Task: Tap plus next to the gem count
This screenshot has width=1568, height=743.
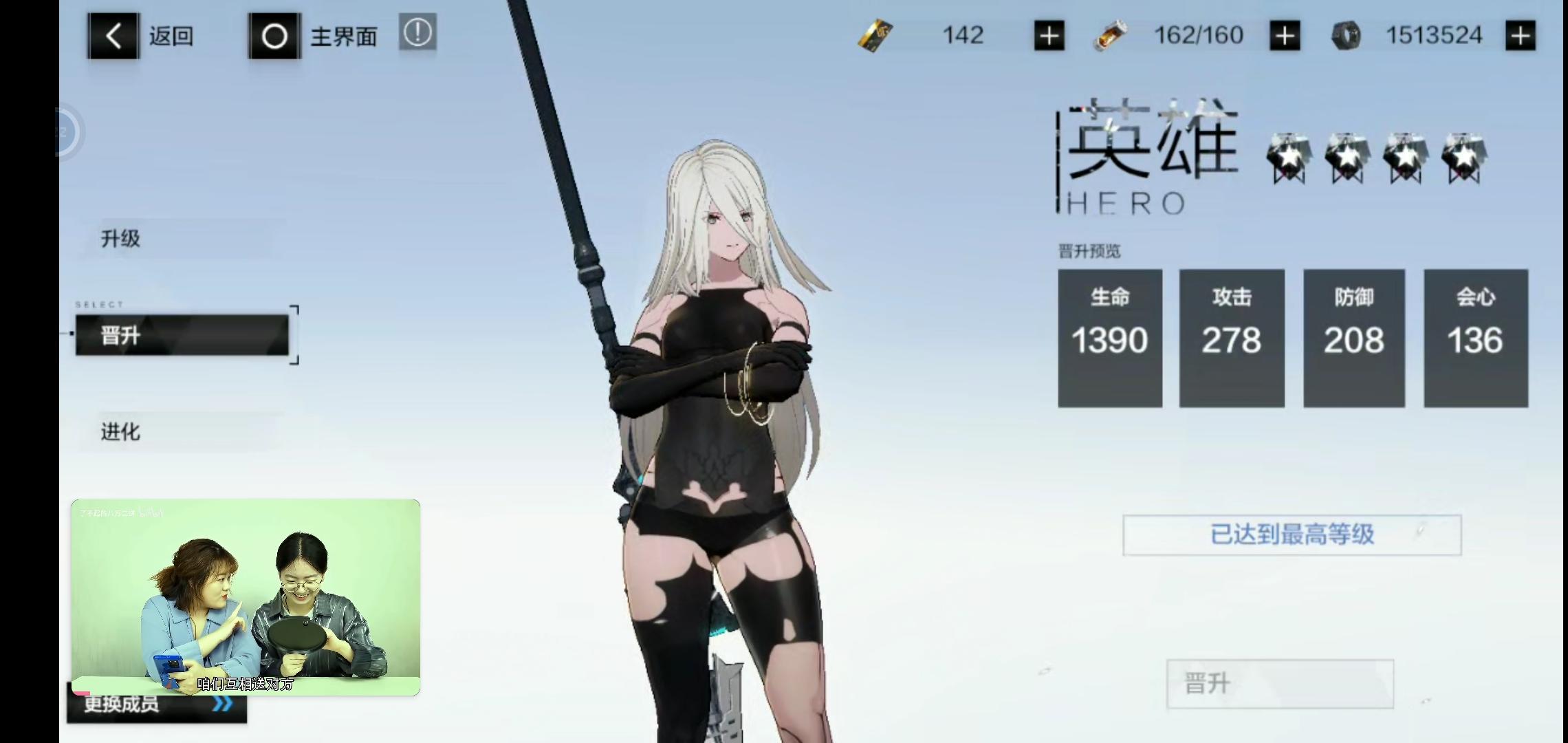Action: (x=1519, y=34)
